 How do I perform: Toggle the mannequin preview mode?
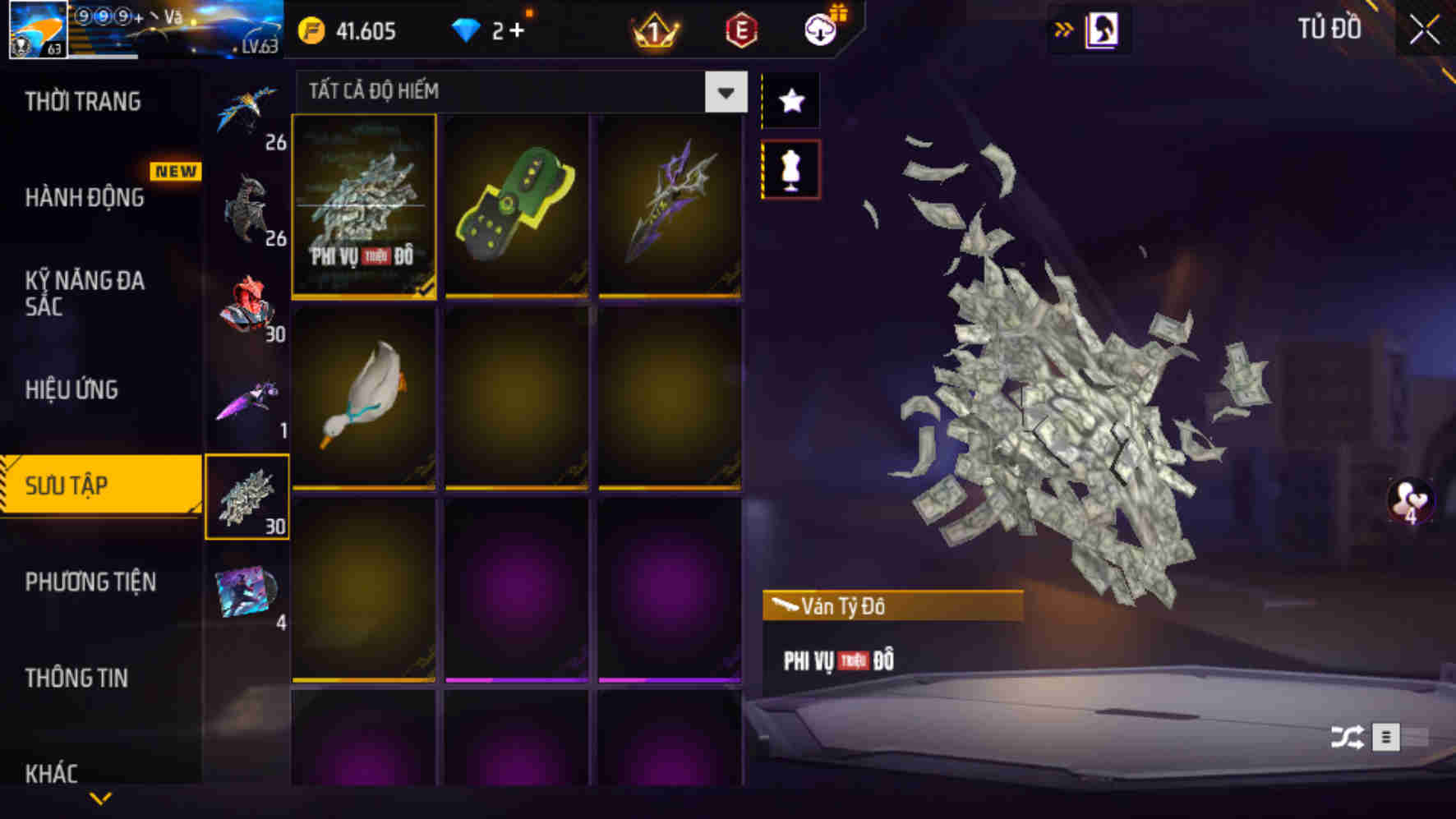(x=791, y=167)
